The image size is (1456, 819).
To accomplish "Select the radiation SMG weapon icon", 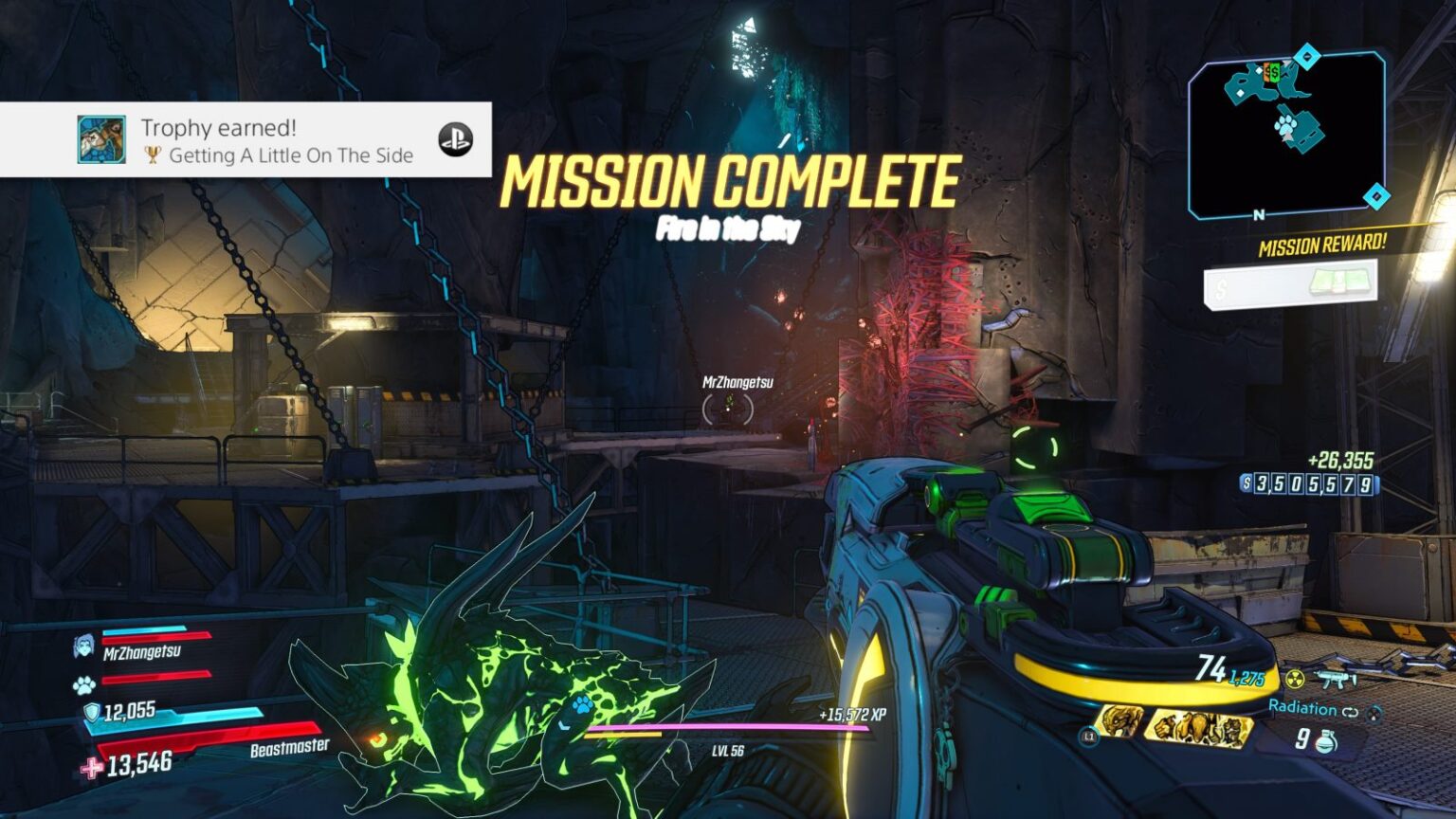I will (x=1335, y=676).
